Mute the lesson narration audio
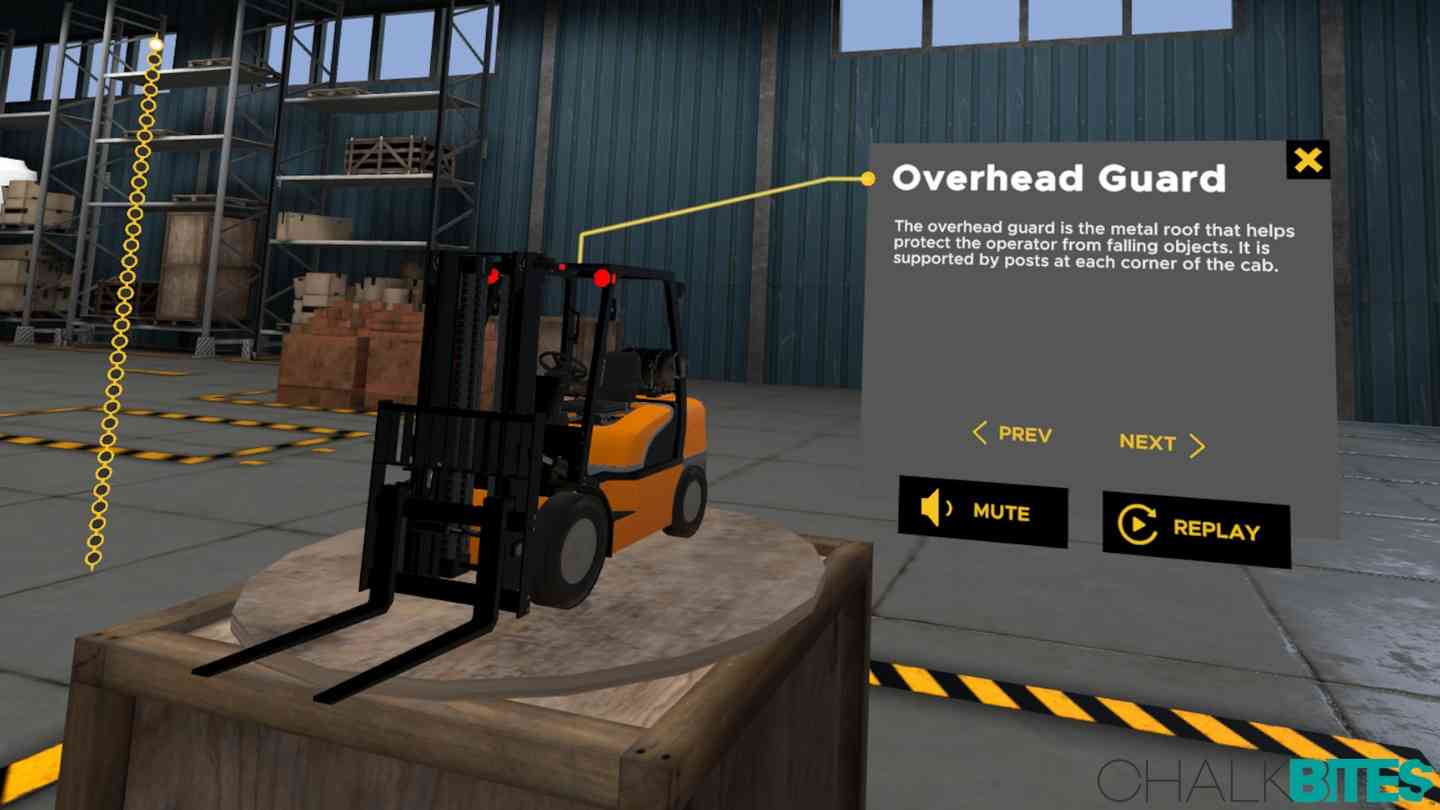The height and width of the screenshot is (810, 1440). [x=984, y=513]
